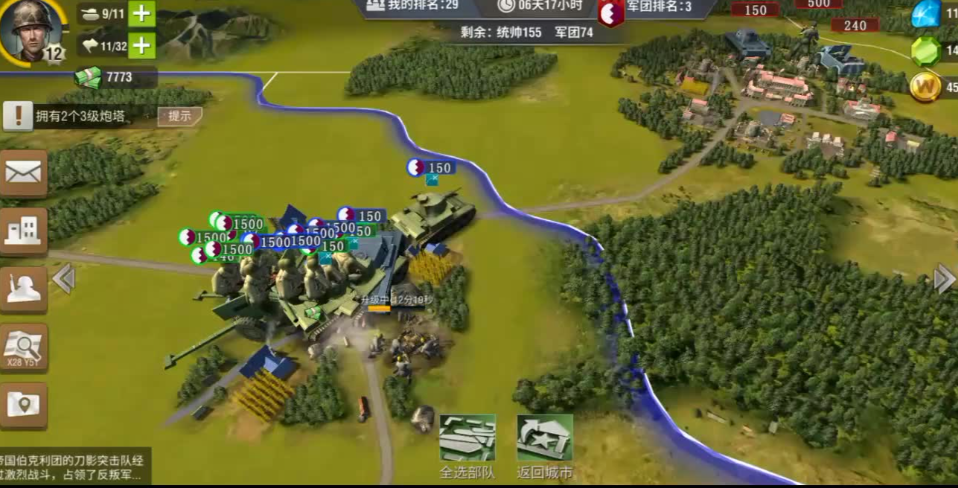The image size is (958, 488).
Task: Open the city buildings menu icon
Action: [x=23, y=231]
